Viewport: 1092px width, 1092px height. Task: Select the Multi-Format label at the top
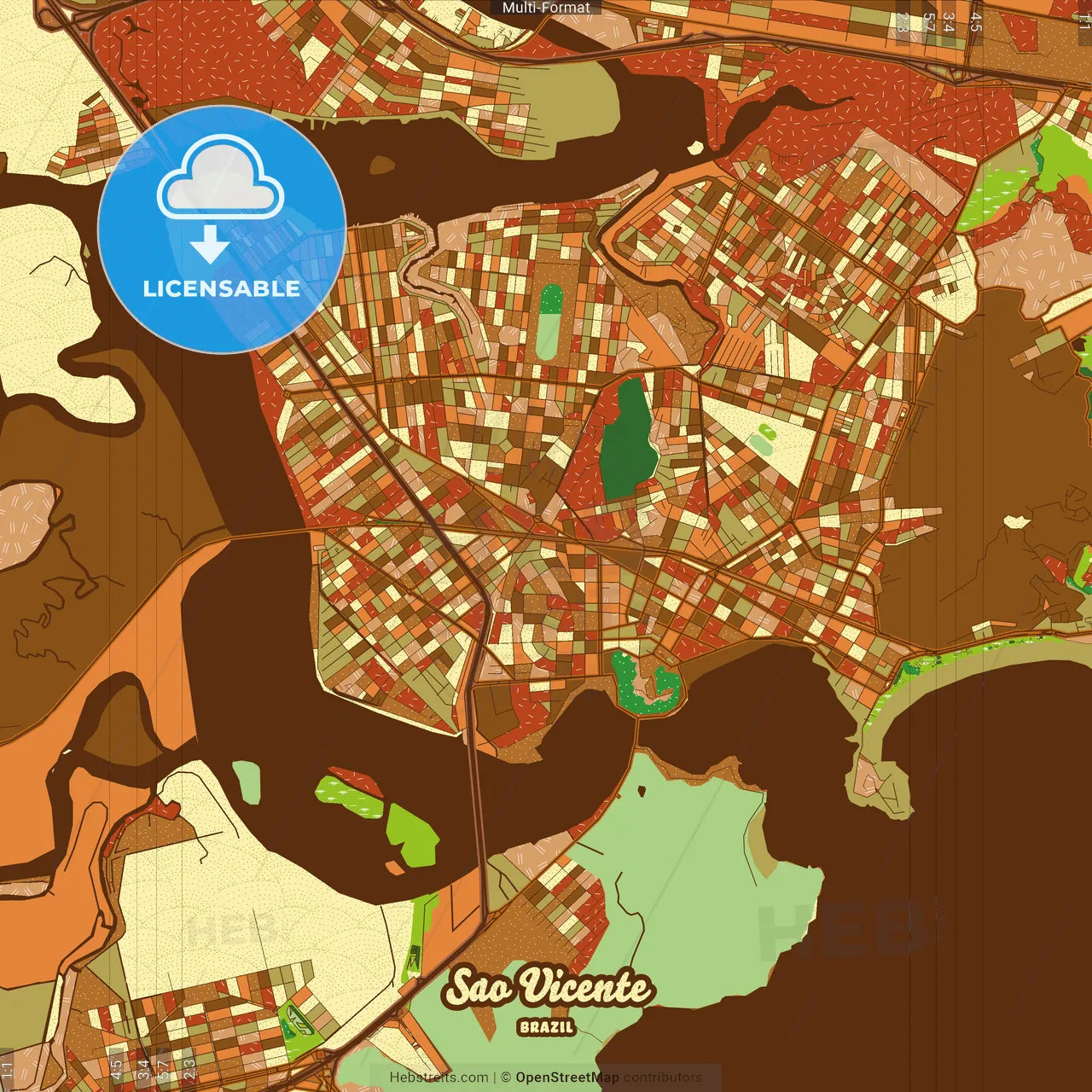click(x=546, y=8)
